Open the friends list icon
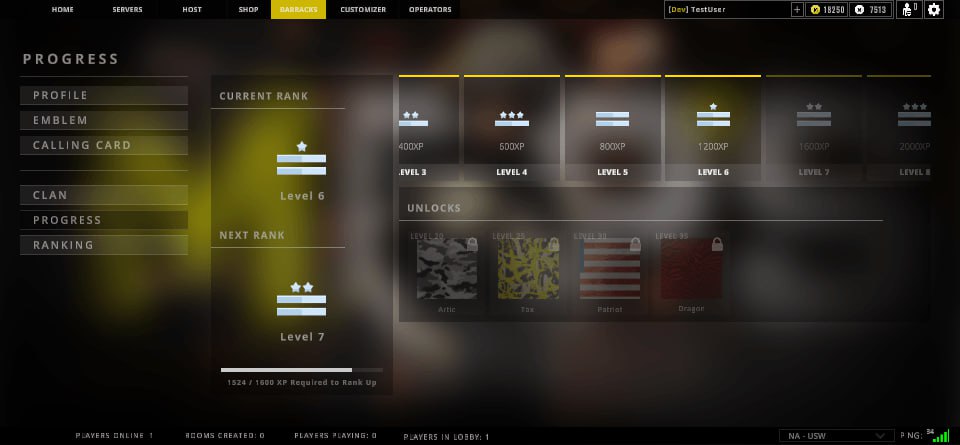The image size is (960, 445). (909, 10)
